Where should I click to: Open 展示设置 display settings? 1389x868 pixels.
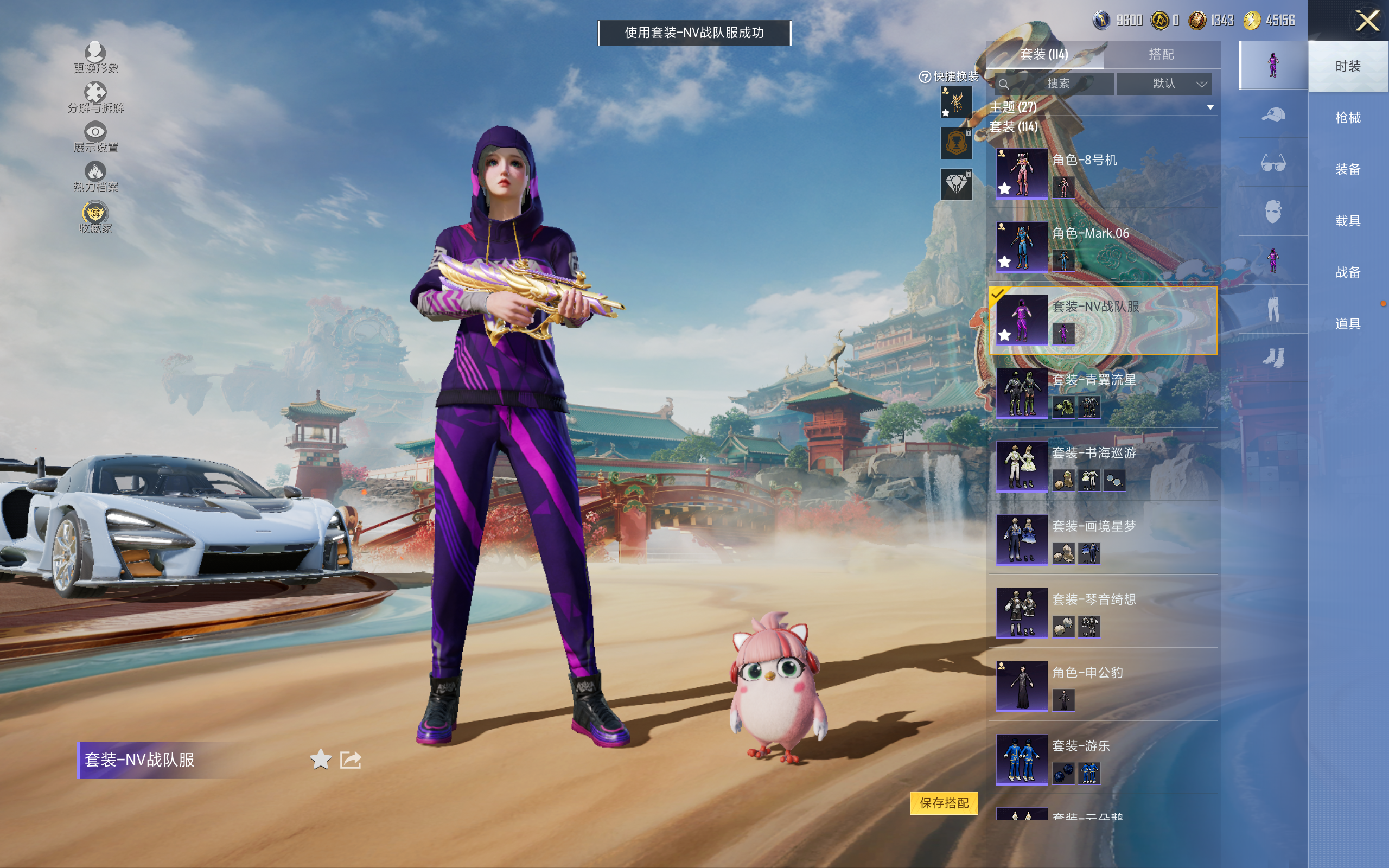[x=95, y=137]
